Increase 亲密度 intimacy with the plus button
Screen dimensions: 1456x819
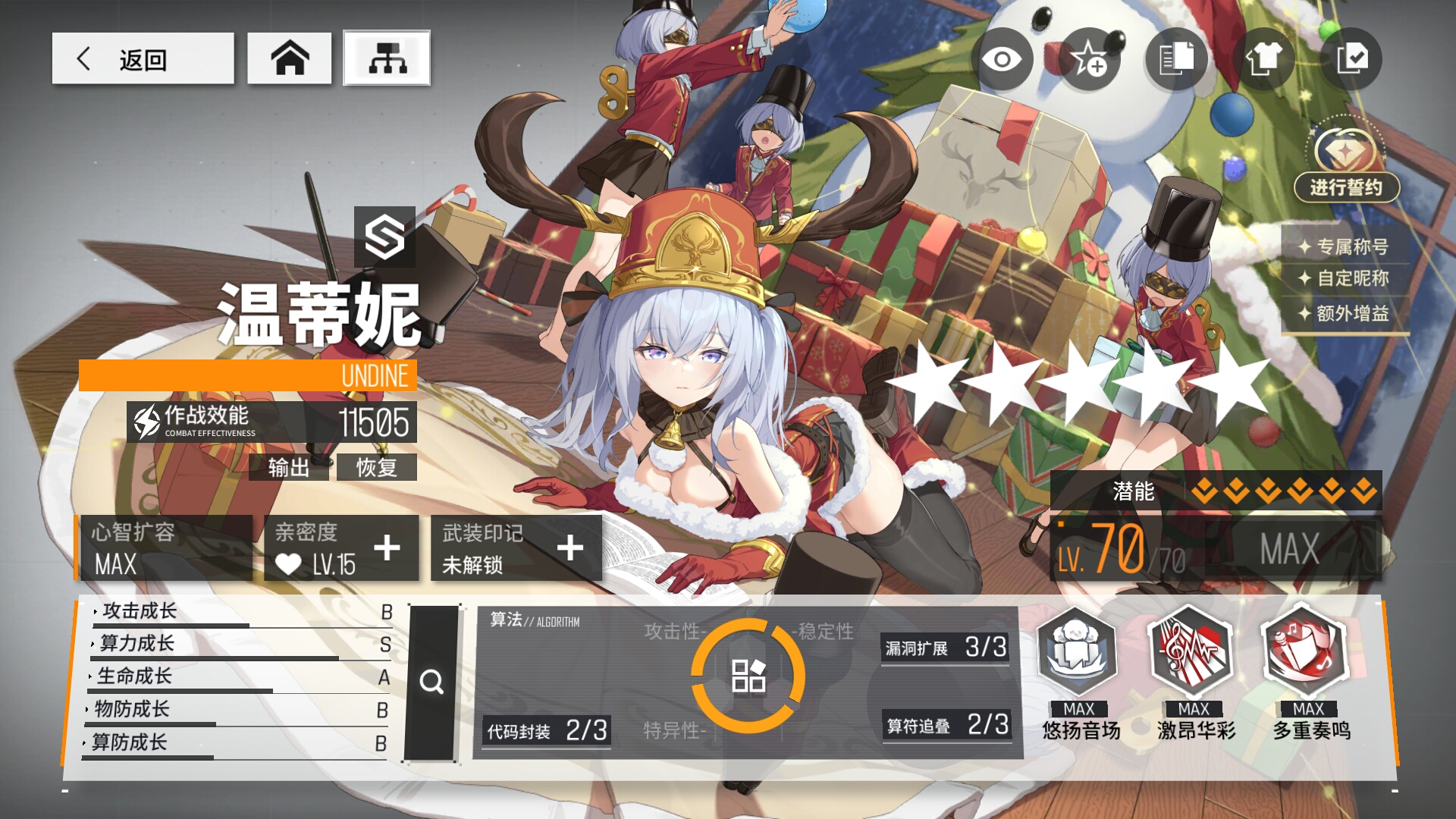(x=387, y=548)
